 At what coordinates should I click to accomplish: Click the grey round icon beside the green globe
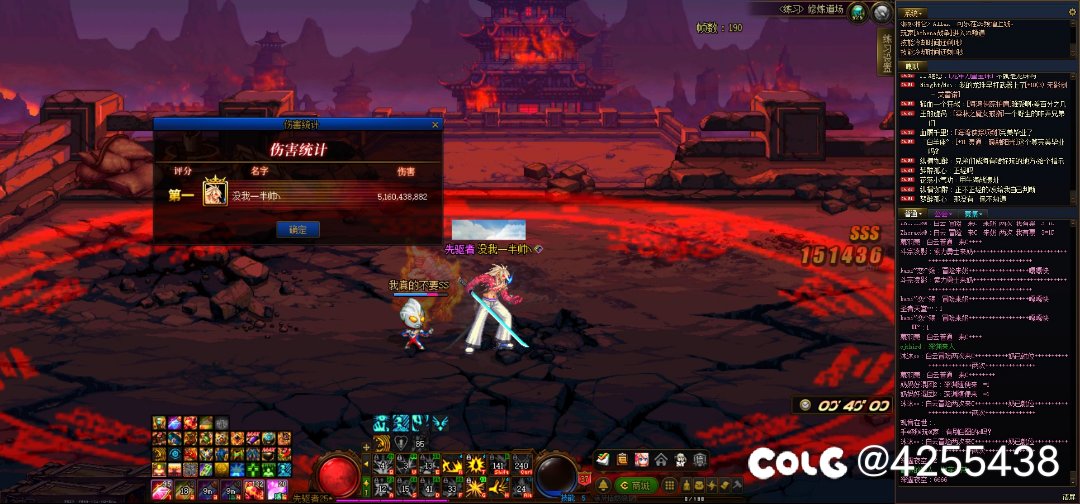tap(881, 11)
